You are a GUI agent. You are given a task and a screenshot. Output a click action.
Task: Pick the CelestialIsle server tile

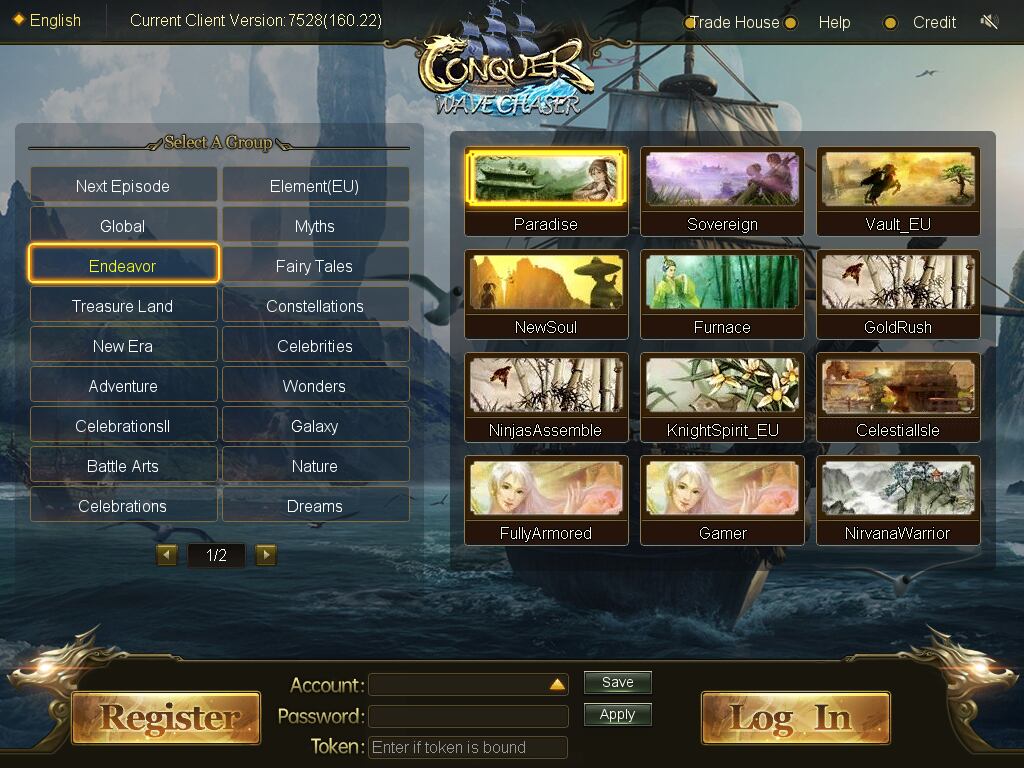click(x=898, y=398)
